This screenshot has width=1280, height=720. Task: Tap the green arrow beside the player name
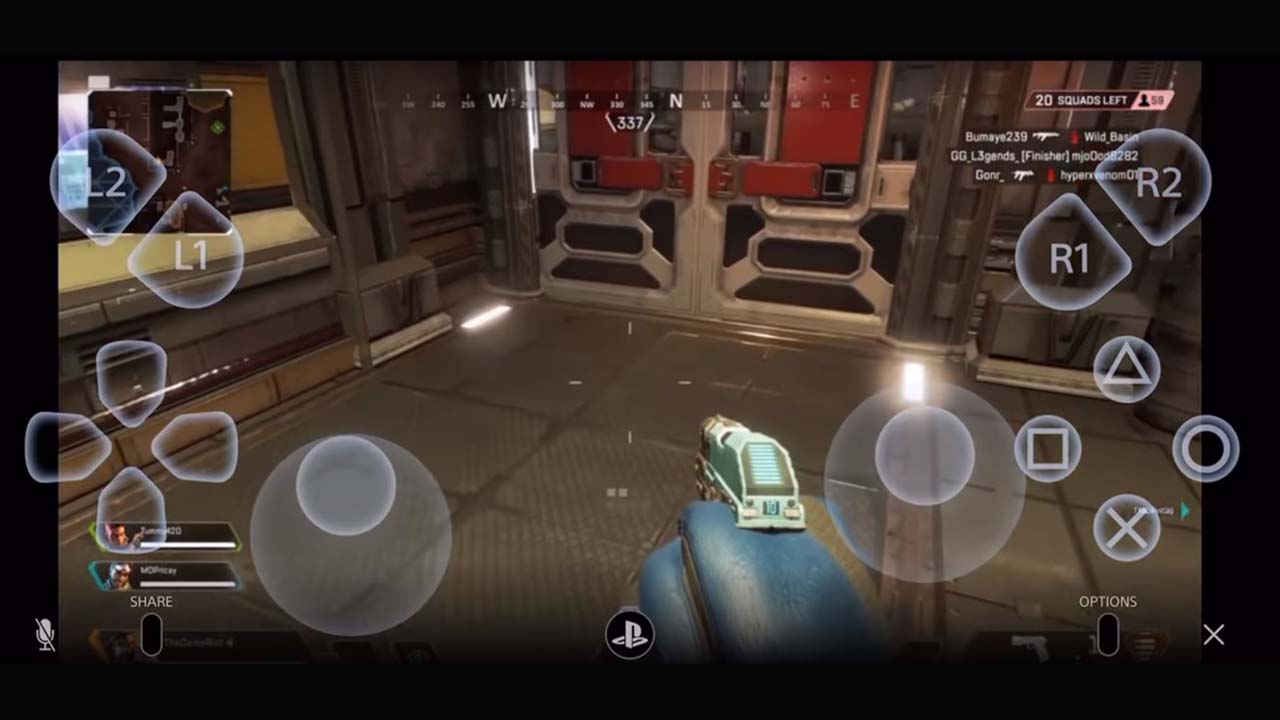tap(1183, 509)
